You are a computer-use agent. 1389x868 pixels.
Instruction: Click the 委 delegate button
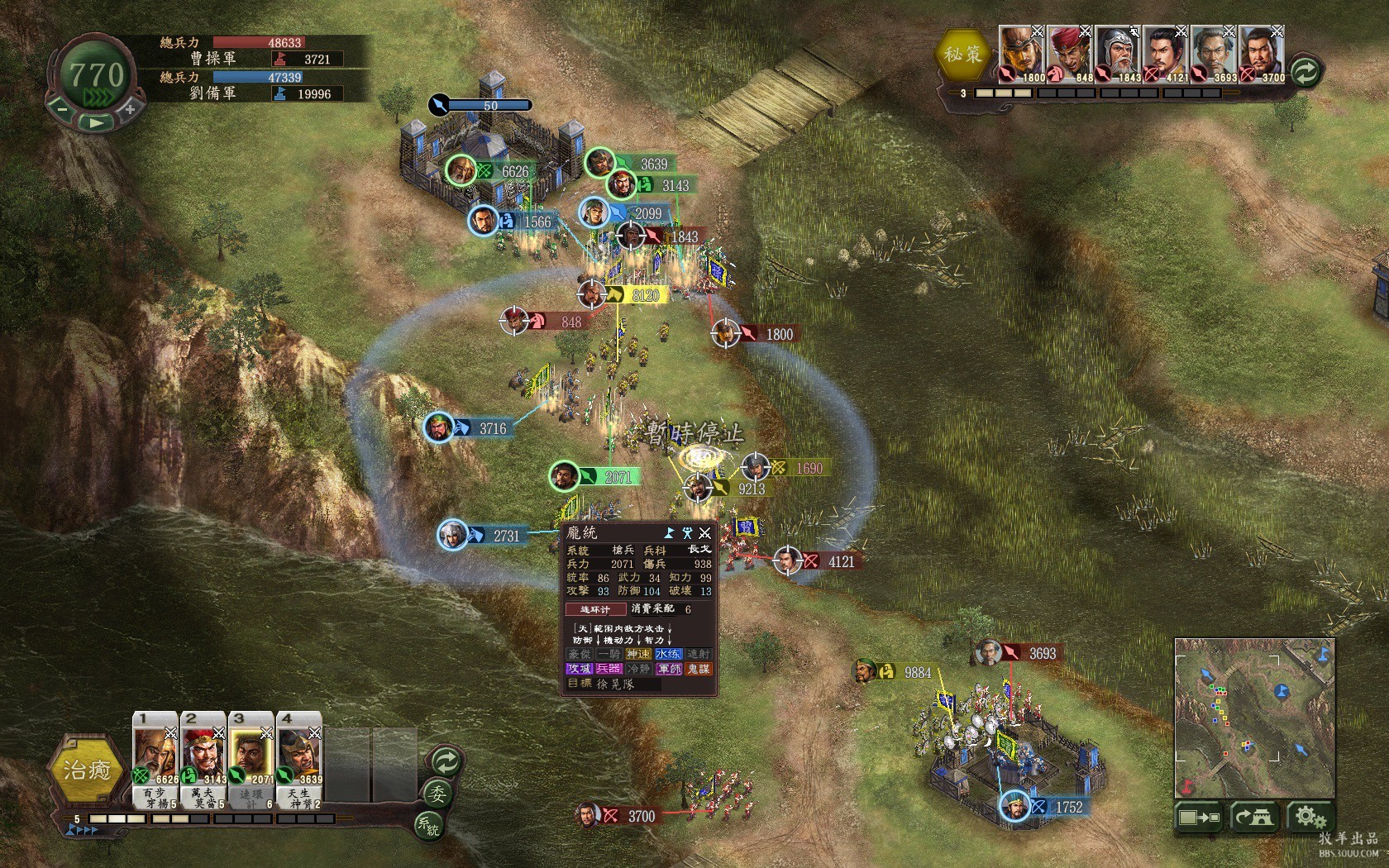coord(436,795)
